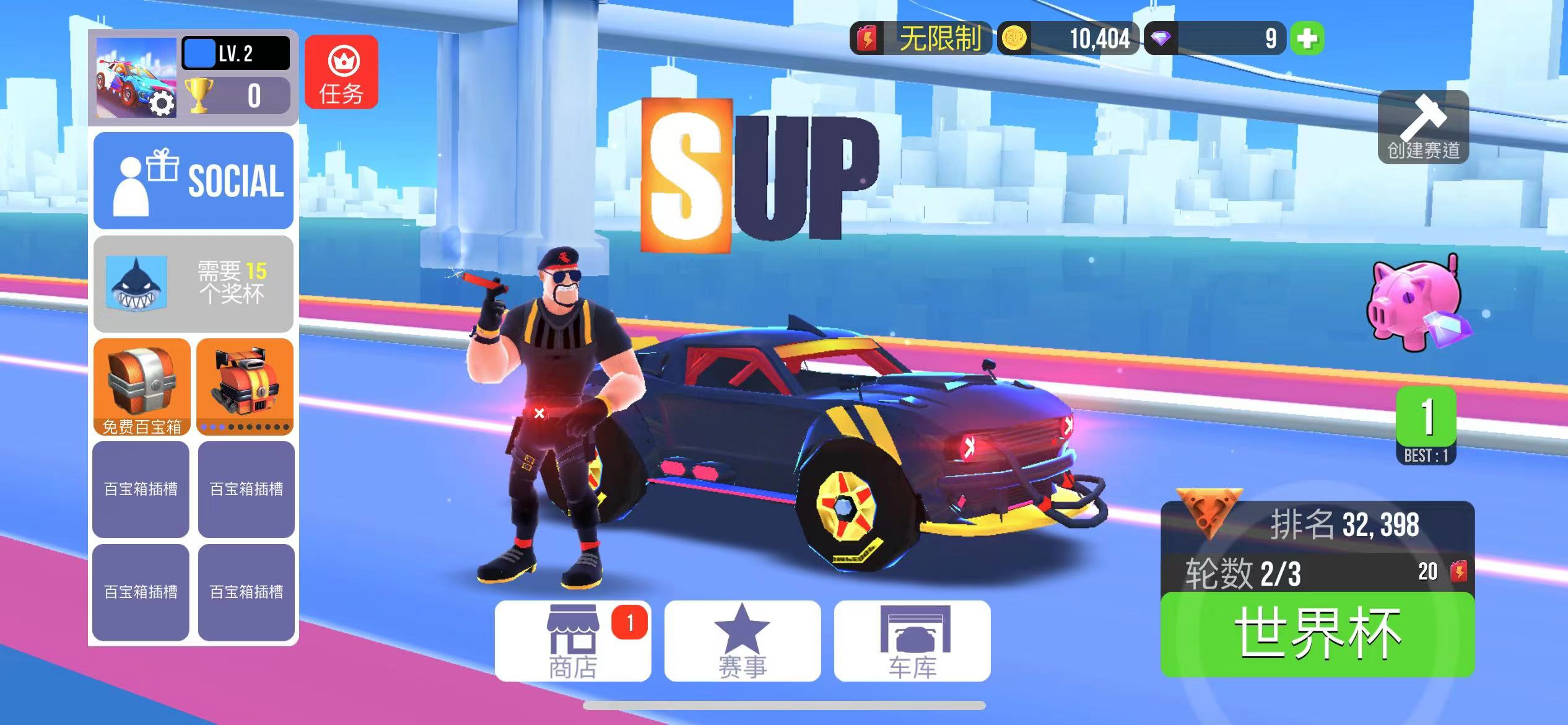
Task: Start the 世界杯 World Cup race
Action: click(x=1317, y=633)
